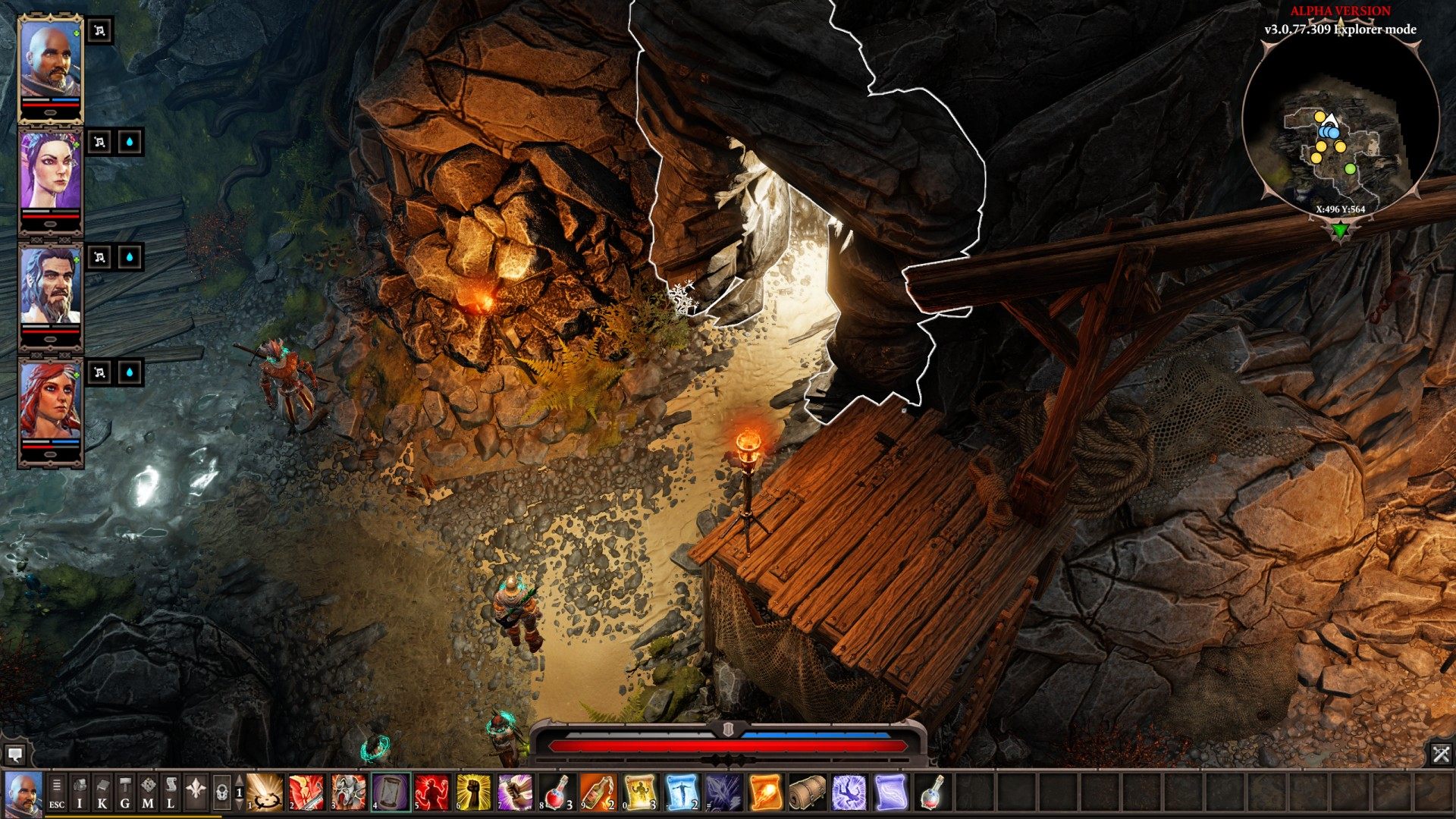This screenshot has height=819, width=1456.
Task: Open the journal scroll L button
Action: click(171, 792)
